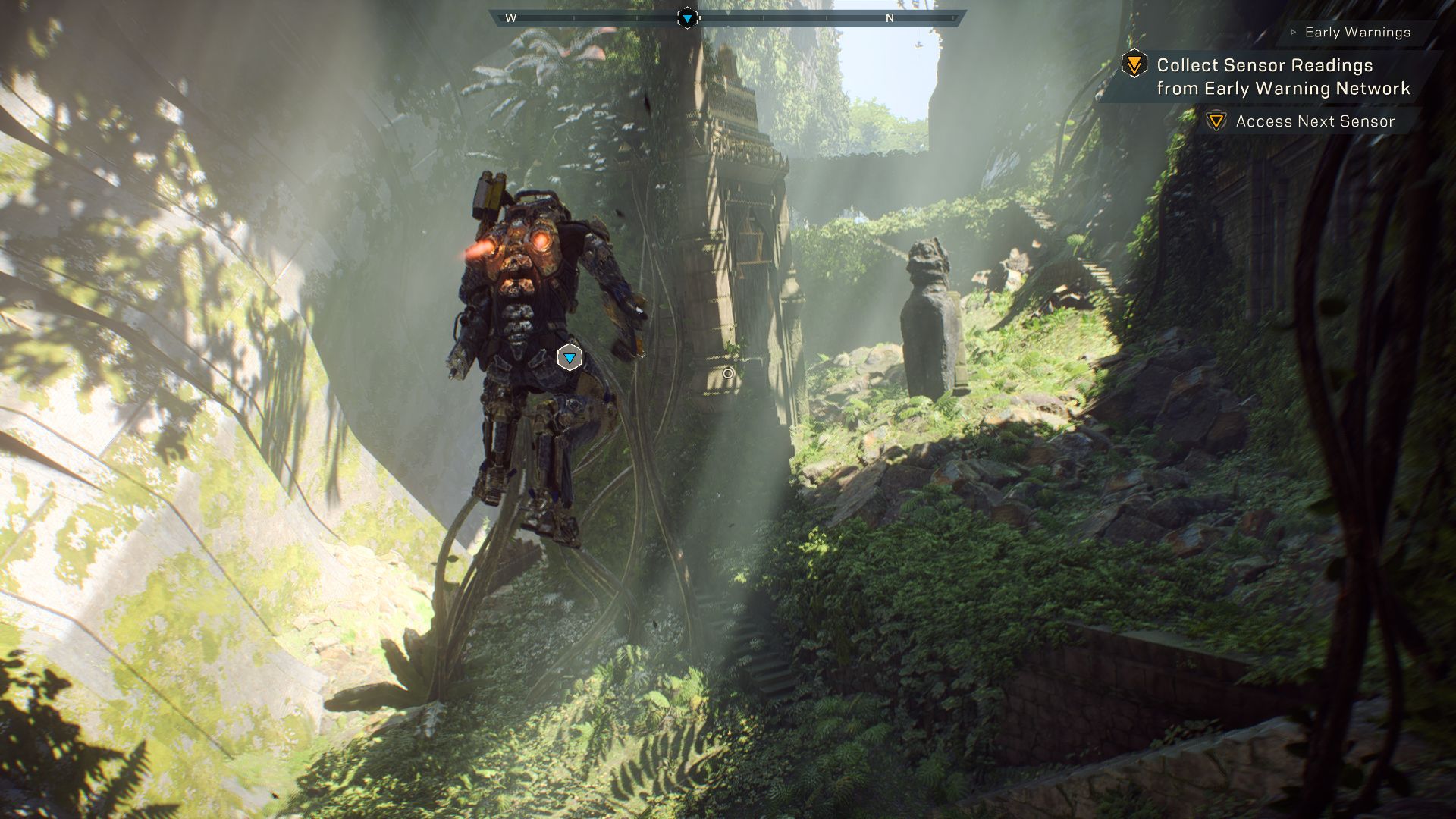Click the compass bar's blue objective marker

pos(687,18)
